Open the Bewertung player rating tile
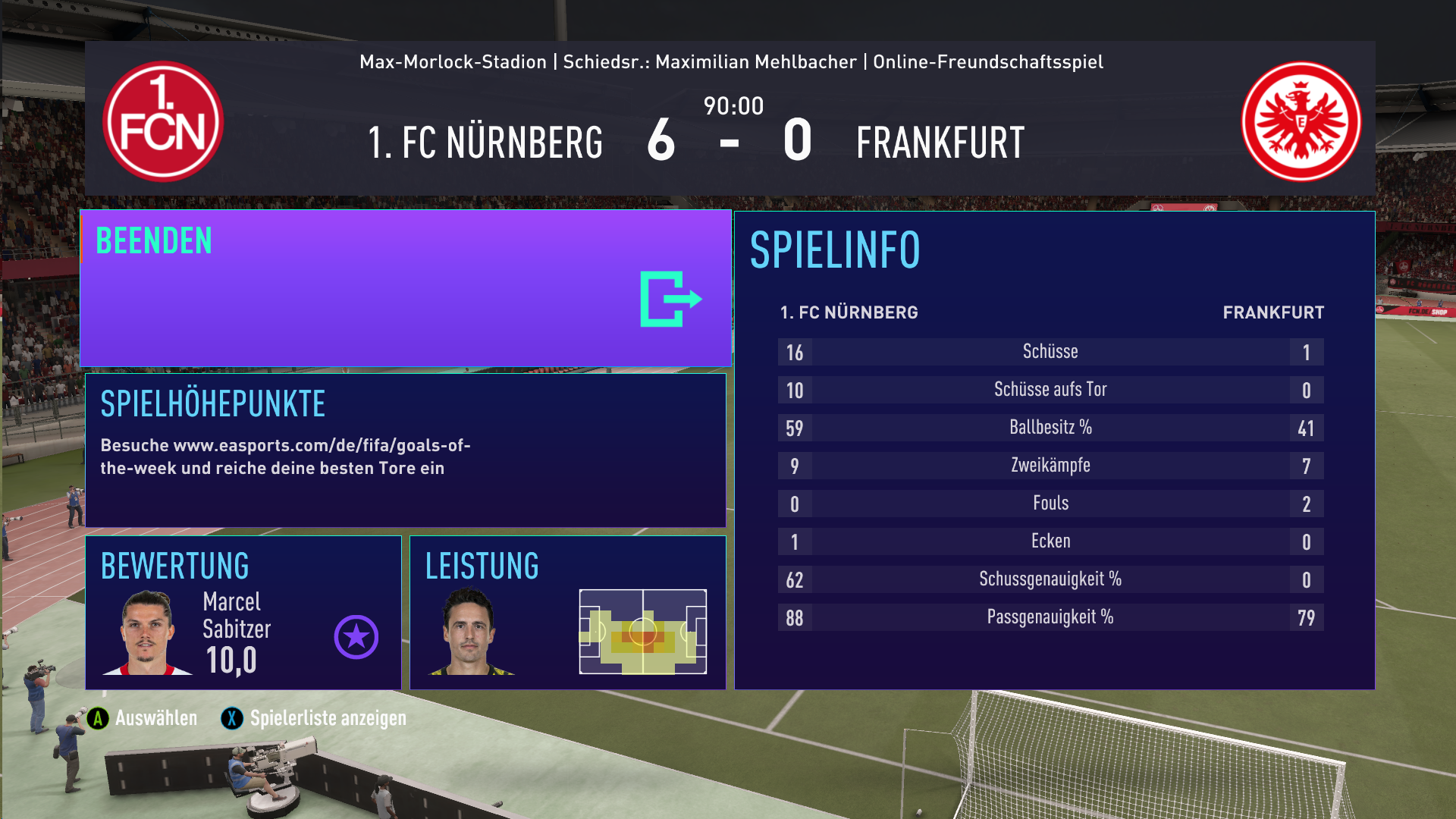The height and width of the screenshot is (819, 1456). pyautogui.click(x=243, y=613)
